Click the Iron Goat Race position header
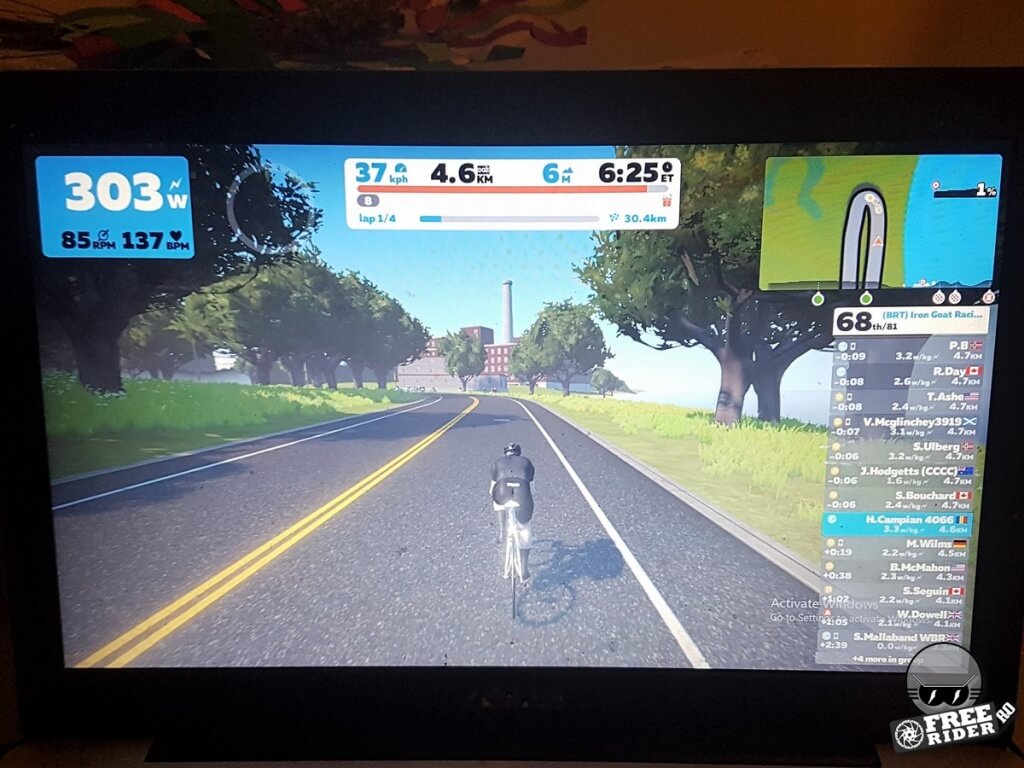Viewport: 1024px width, 768px height. 910,321
